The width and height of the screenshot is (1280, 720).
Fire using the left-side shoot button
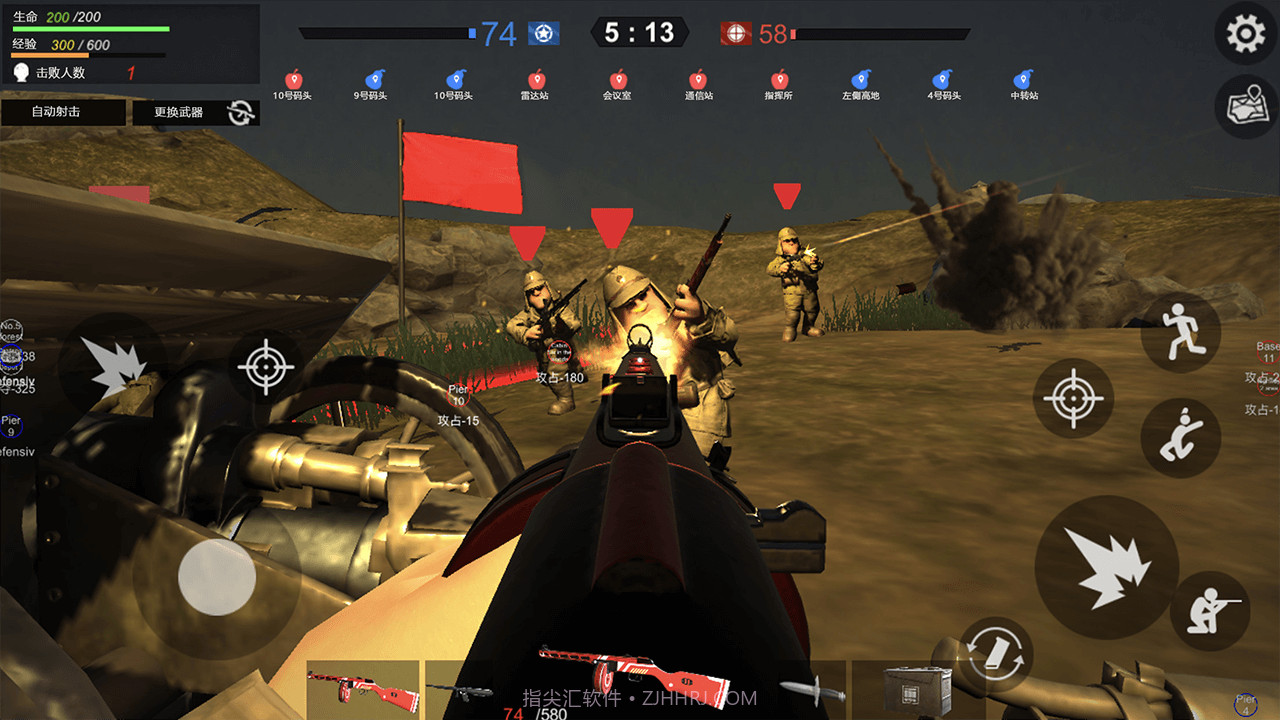pyautogui.click(x=113, y=367)
